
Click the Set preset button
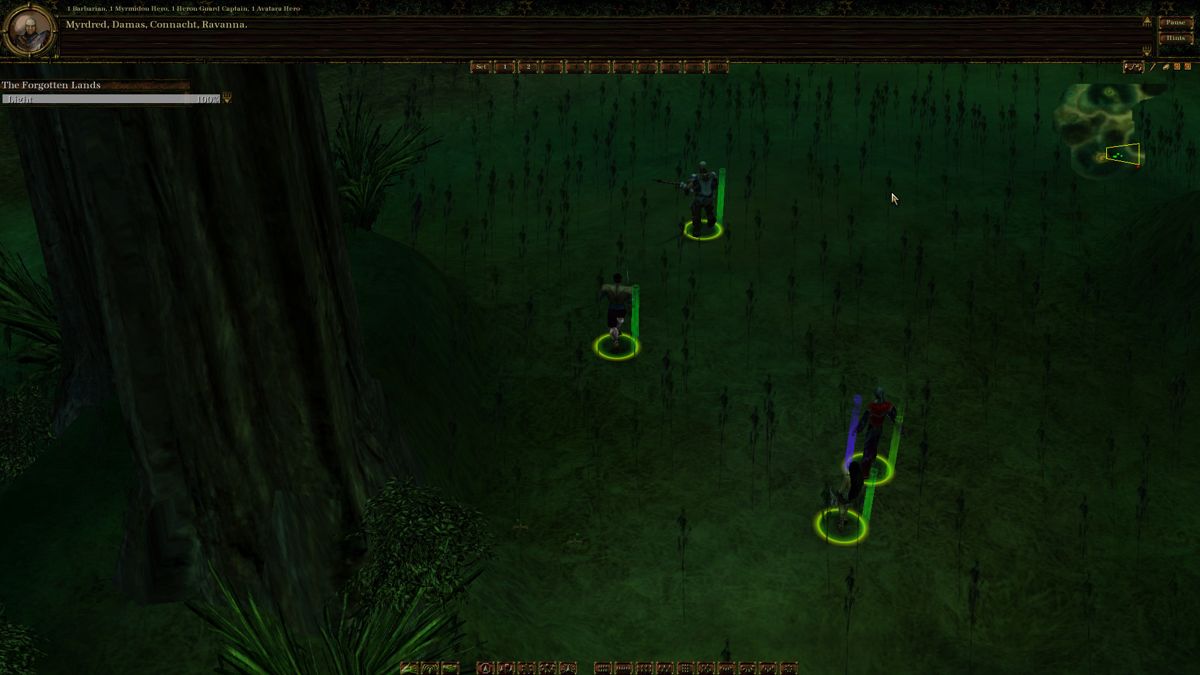(x=481, y=67)
